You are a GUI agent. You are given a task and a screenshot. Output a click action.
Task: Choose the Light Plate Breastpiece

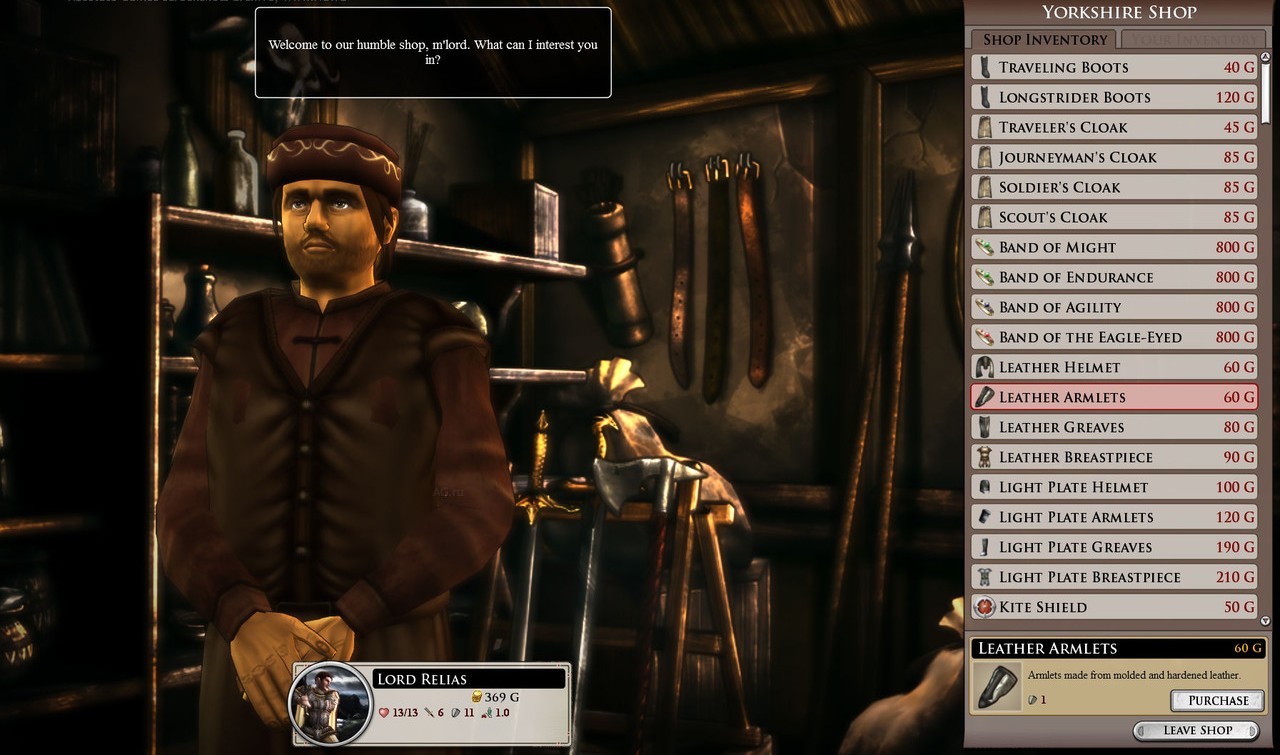click(x=1114, y=577)
